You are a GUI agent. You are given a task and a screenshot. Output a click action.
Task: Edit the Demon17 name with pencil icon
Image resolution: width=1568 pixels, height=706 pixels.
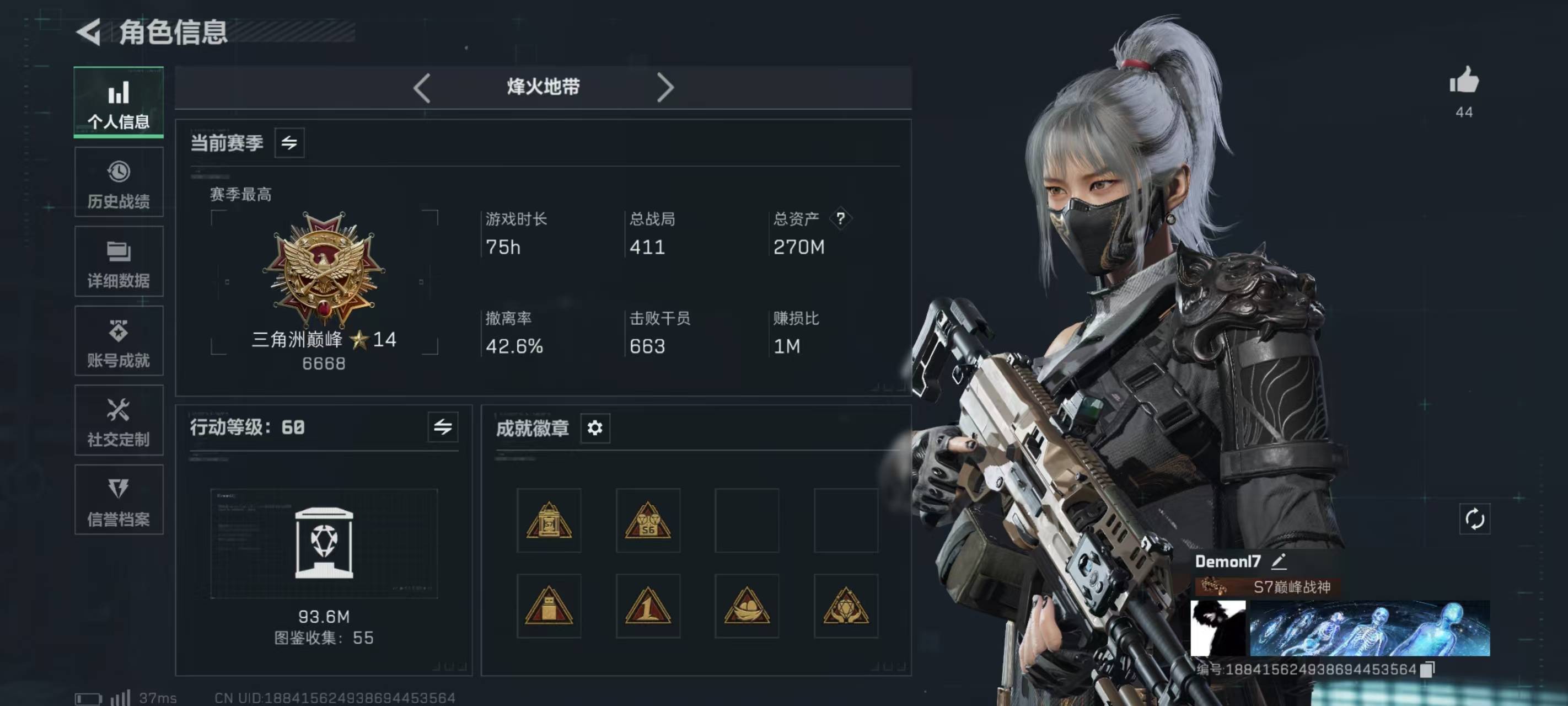coord(1279,561)
